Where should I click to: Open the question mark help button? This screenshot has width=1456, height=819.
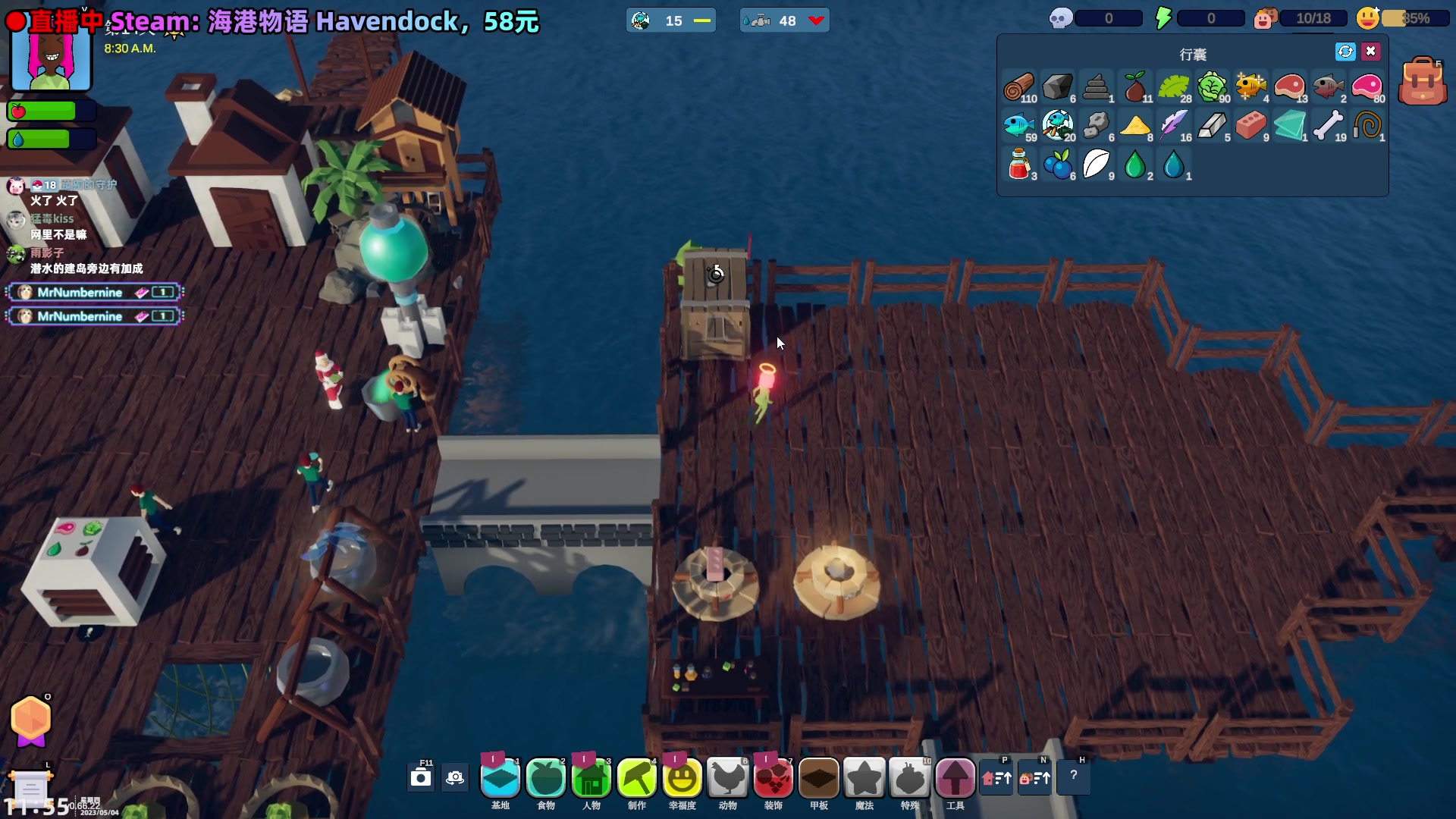(1073, 776)
